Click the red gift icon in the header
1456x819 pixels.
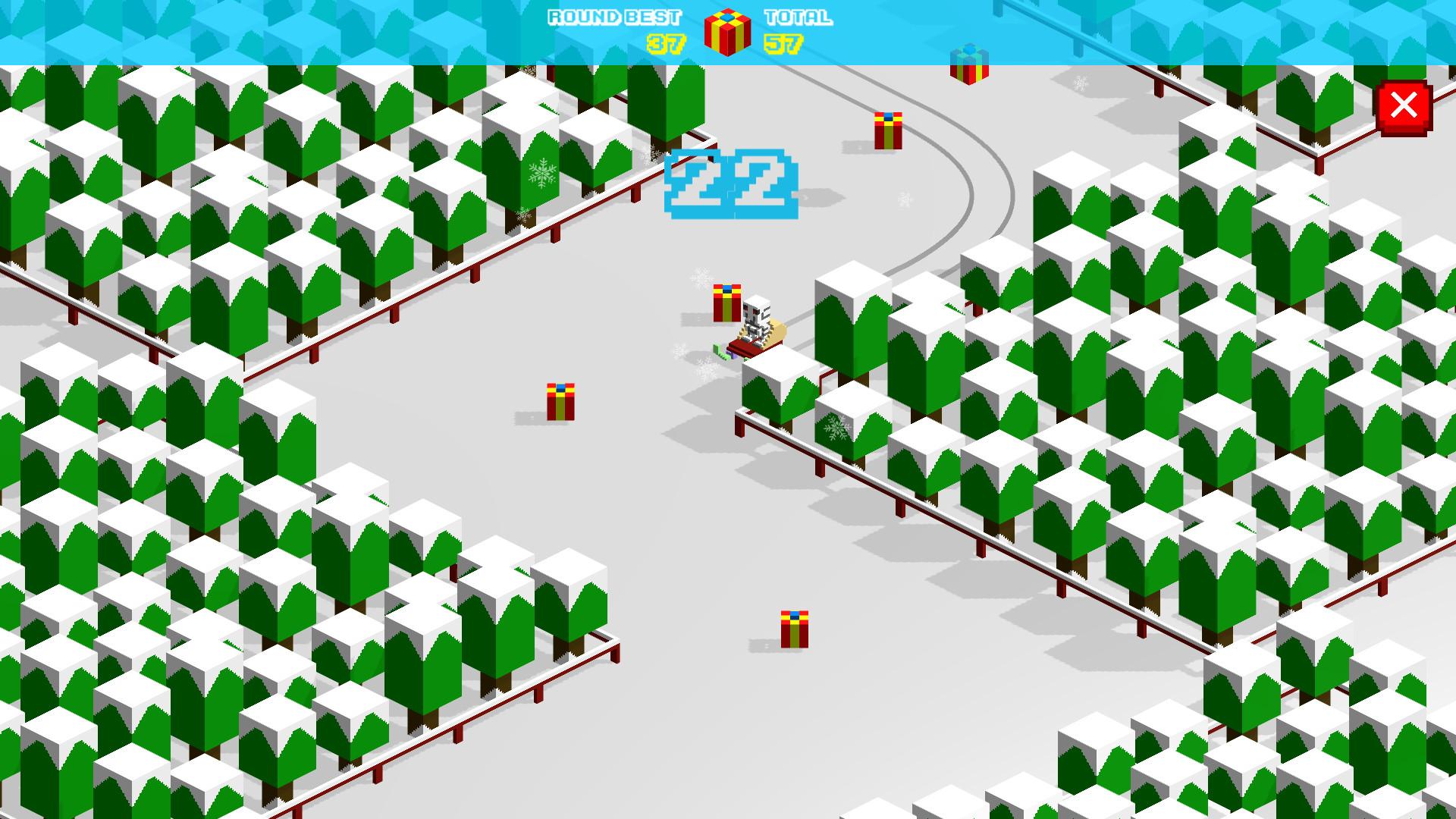726,32
